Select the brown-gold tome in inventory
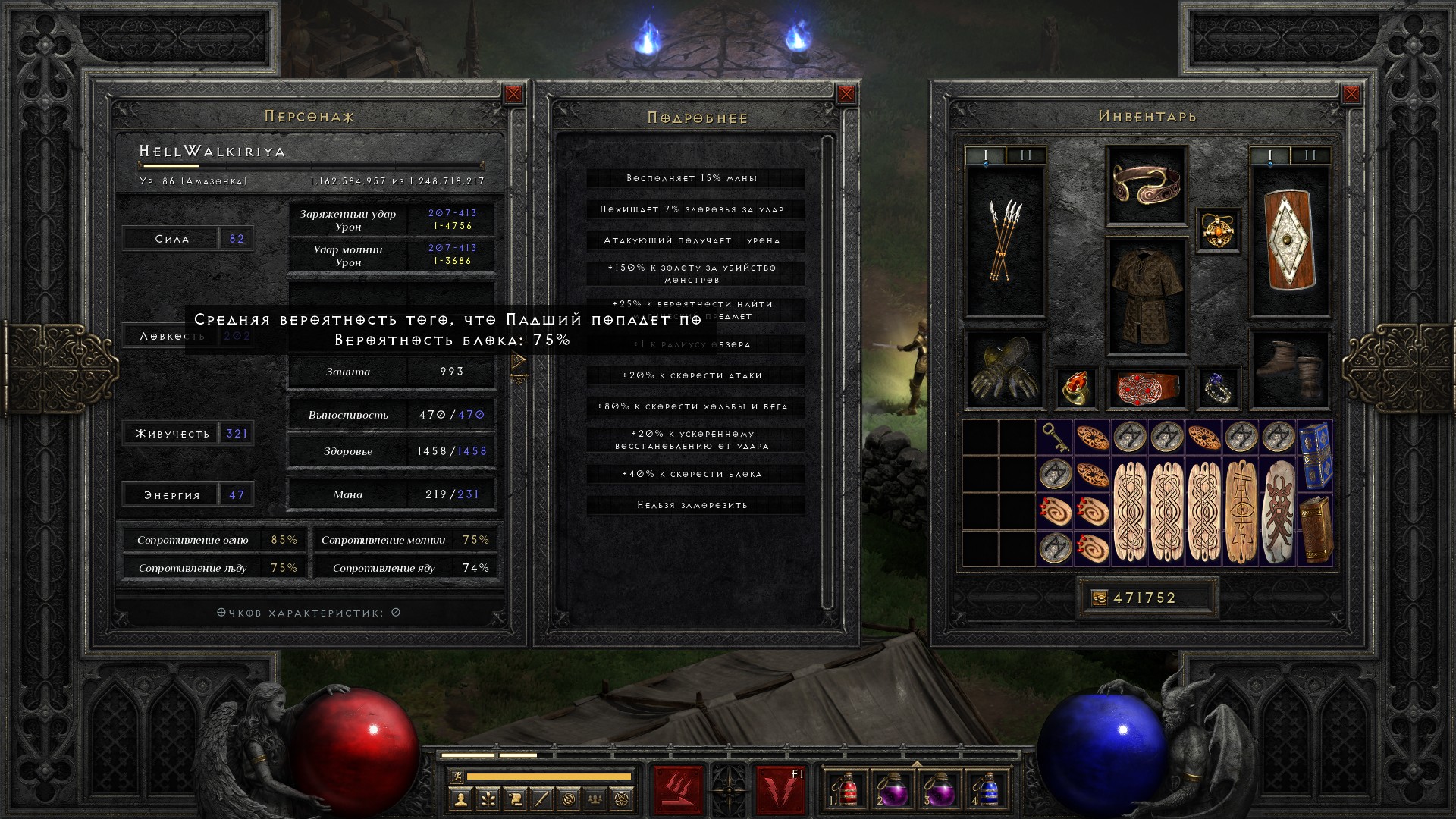Viewport: 1456px width, 819px height. pyautogui.click(x=1315, y=529)
